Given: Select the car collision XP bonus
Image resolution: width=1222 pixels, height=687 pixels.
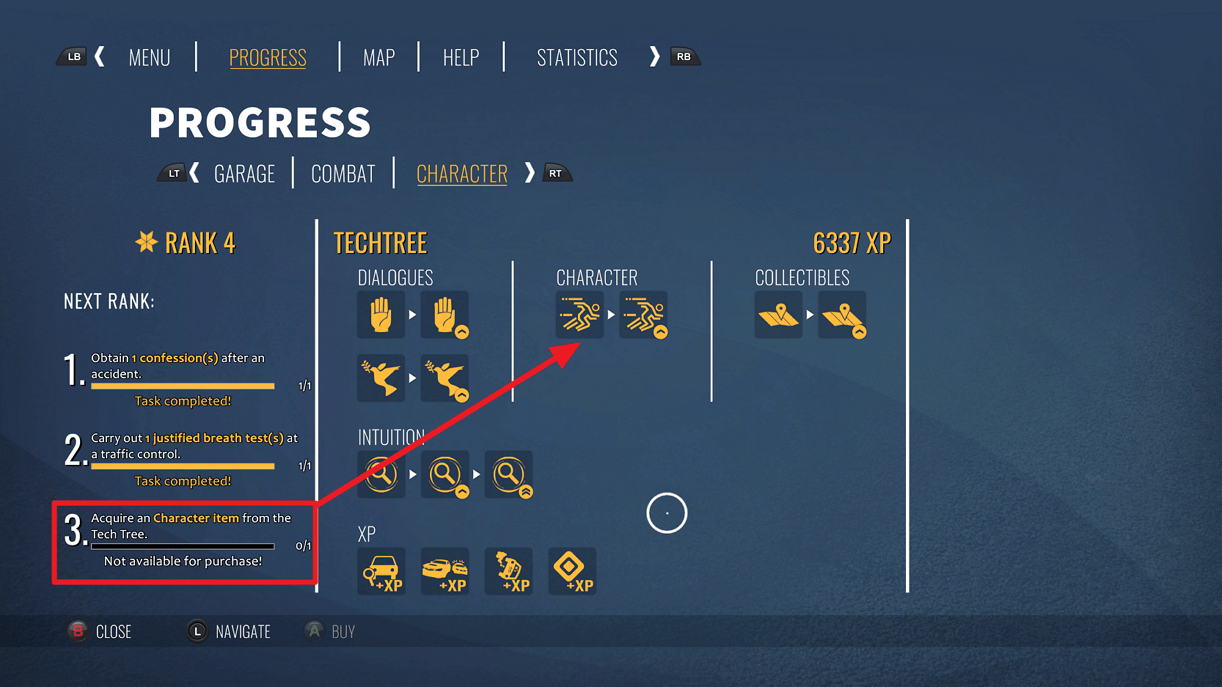Looking at the screenshot, I should pos(445,571).
